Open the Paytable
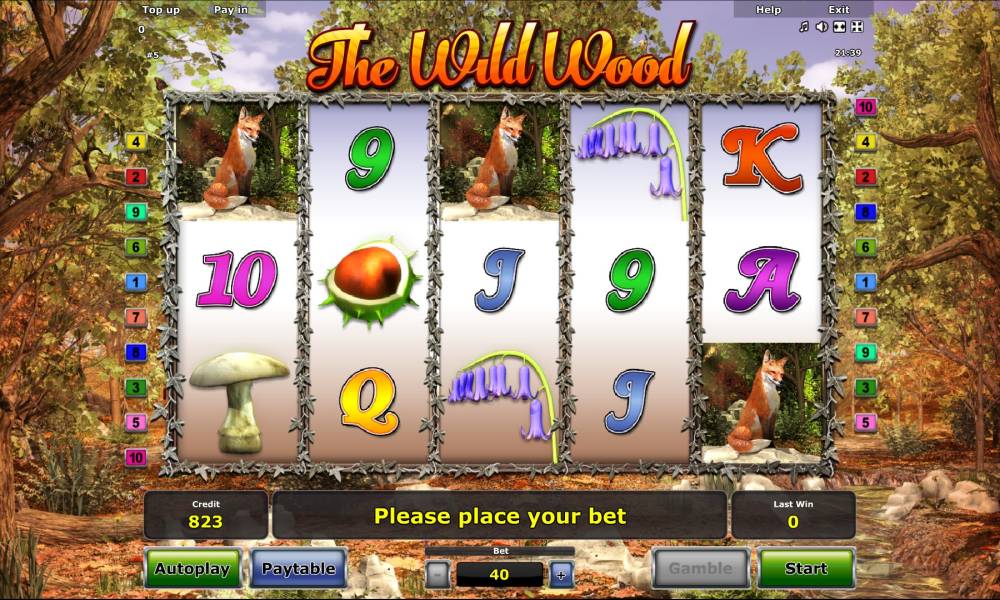 pos(298,568)
